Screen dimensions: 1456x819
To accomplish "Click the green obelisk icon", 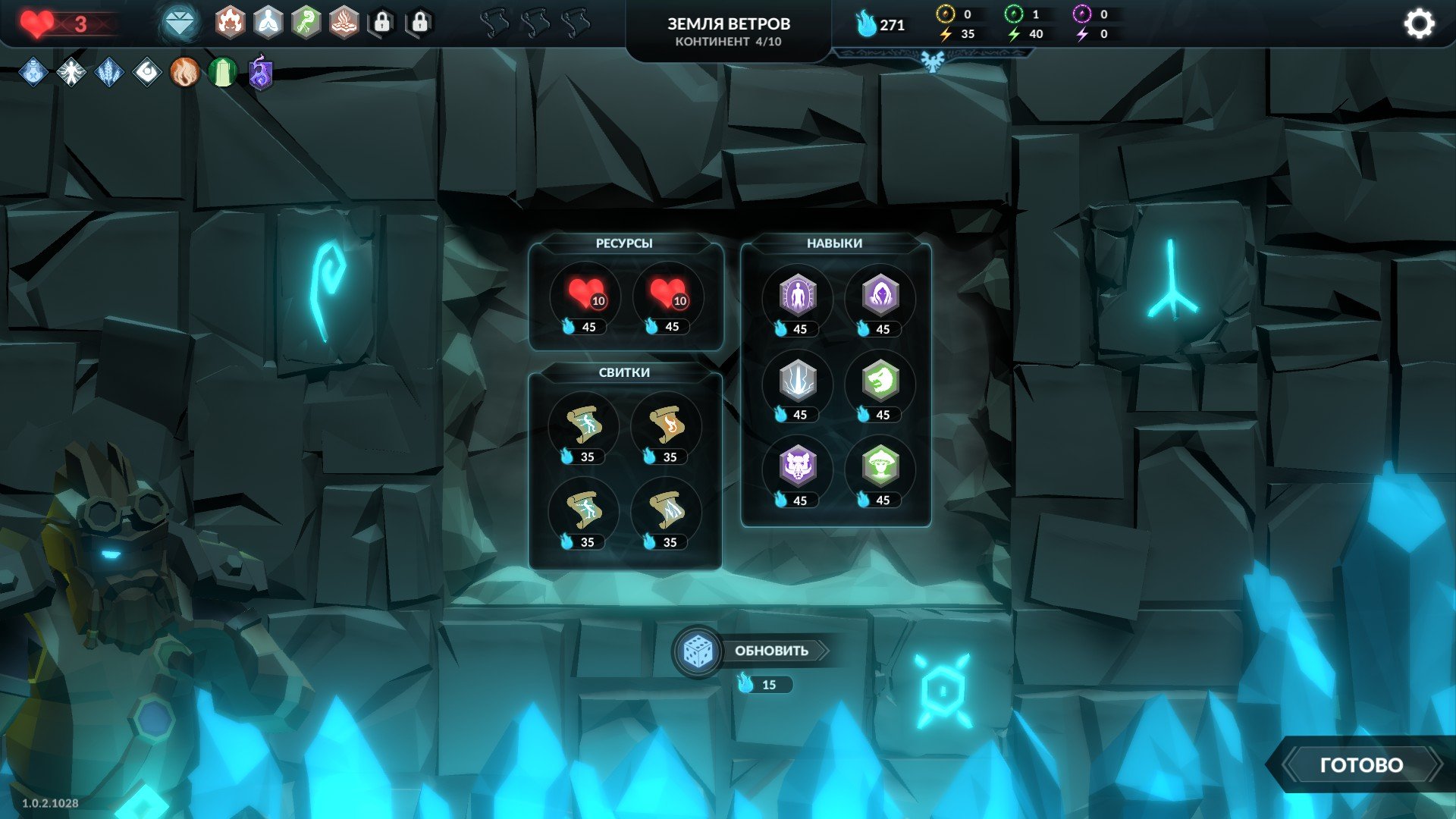I will 222,73.
